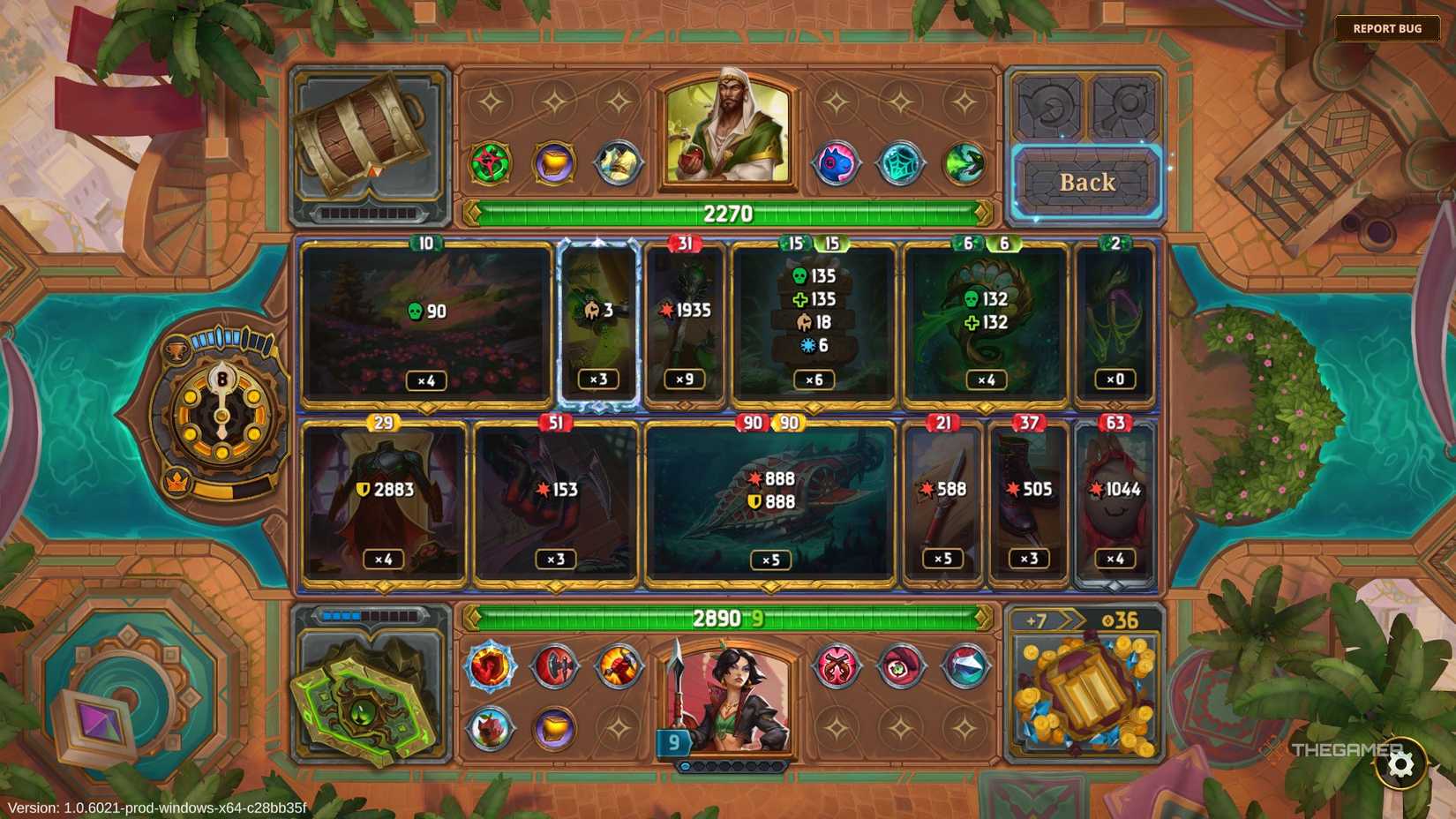Select the crossed pistols skill orb
The height and width of the screenshot is (819, 1456).
[x=837, y=668]
